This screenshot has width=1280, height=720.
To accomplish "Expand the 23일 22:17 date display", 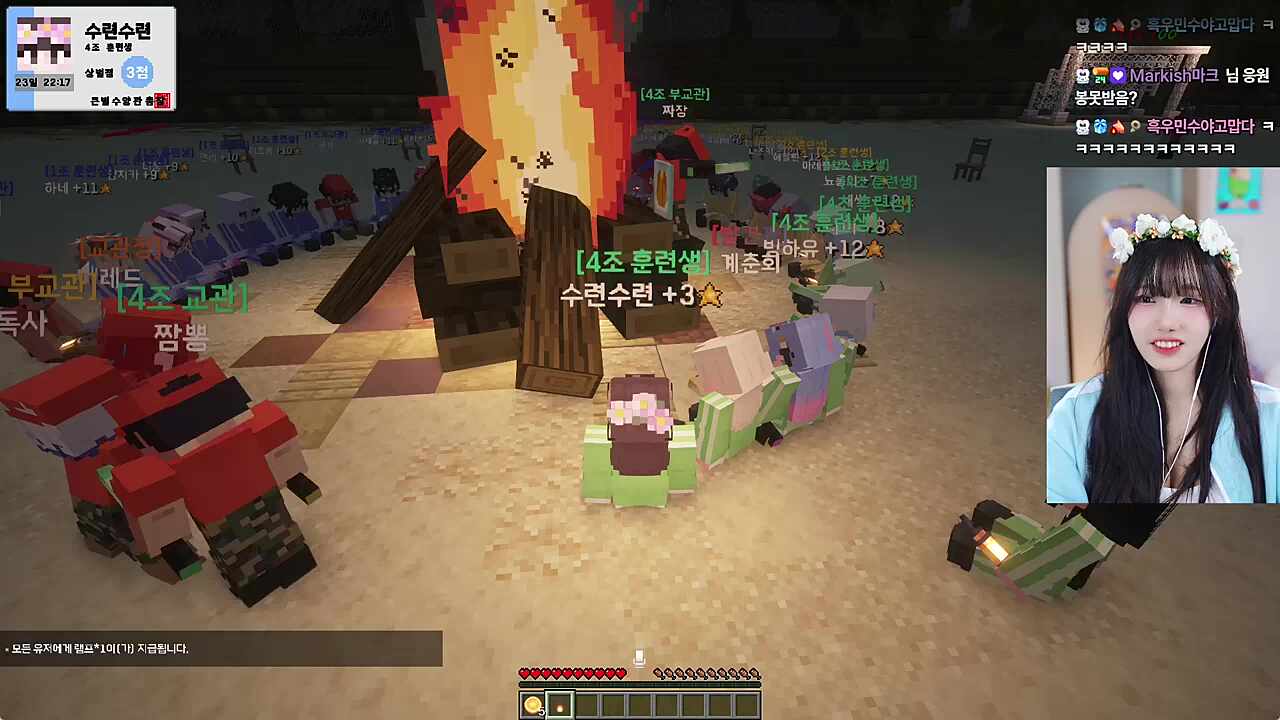I will tap(45, 80).
